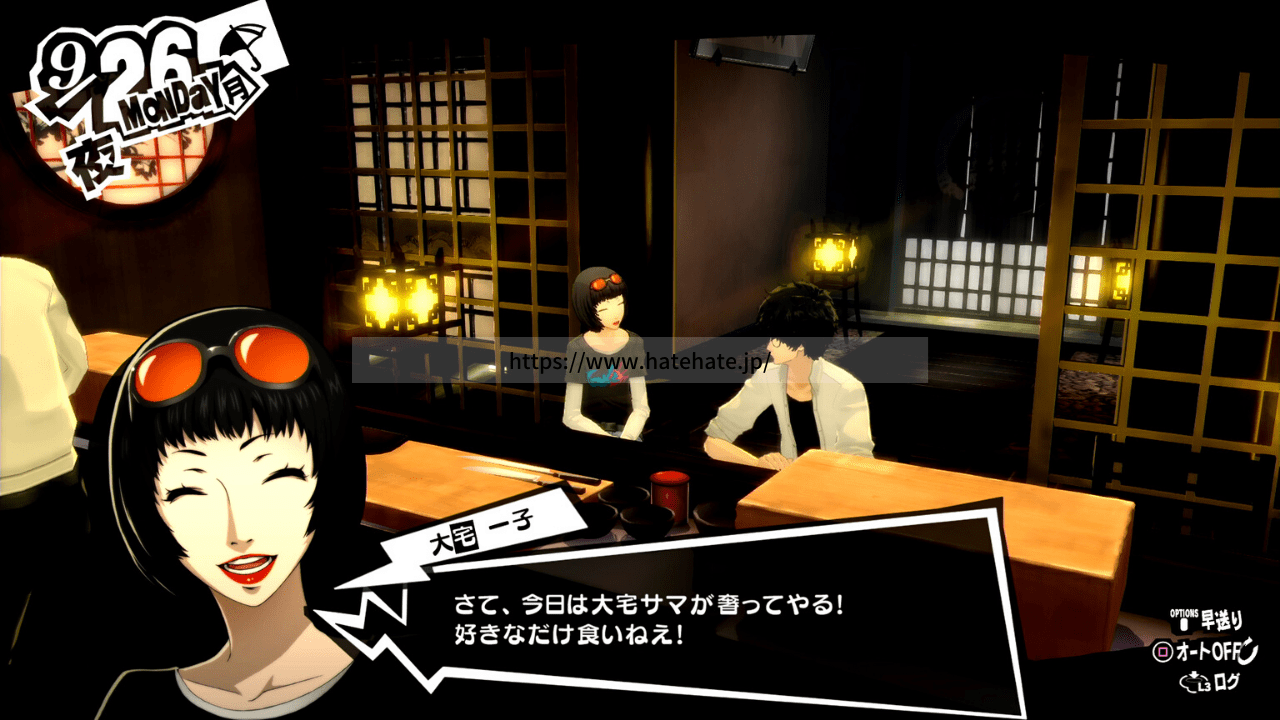Click the L3 stick icon next to ログ

click(x=1192, y=682)
